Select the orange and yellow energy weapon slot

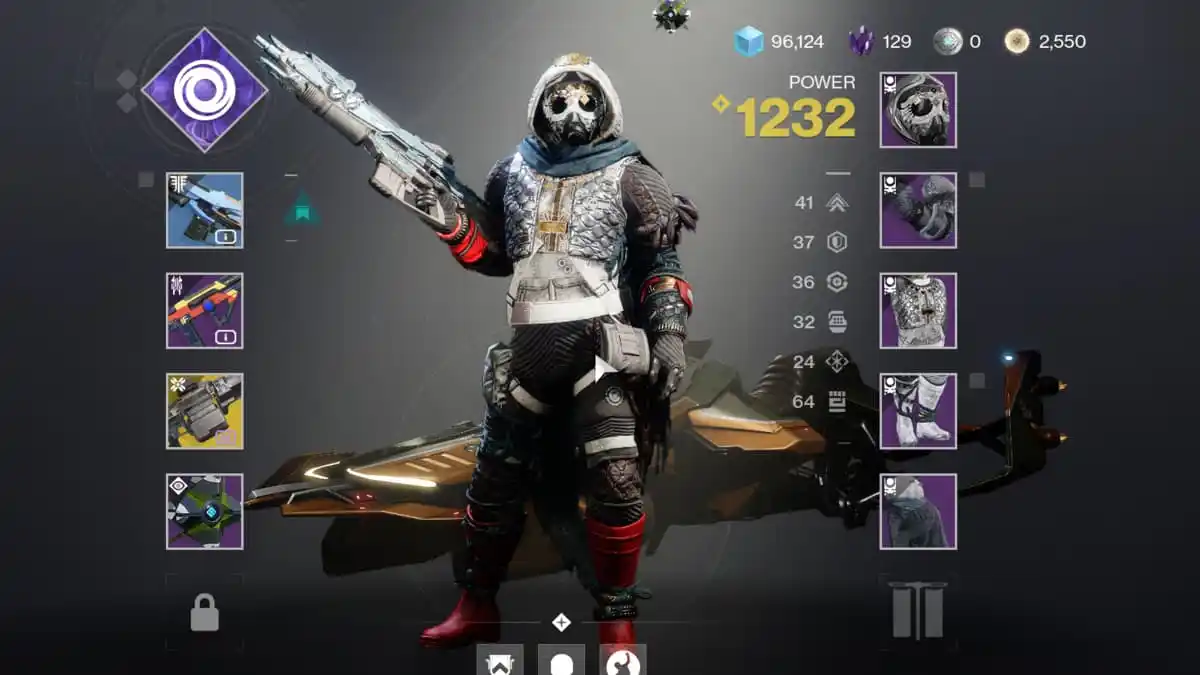tap(204, 310)
